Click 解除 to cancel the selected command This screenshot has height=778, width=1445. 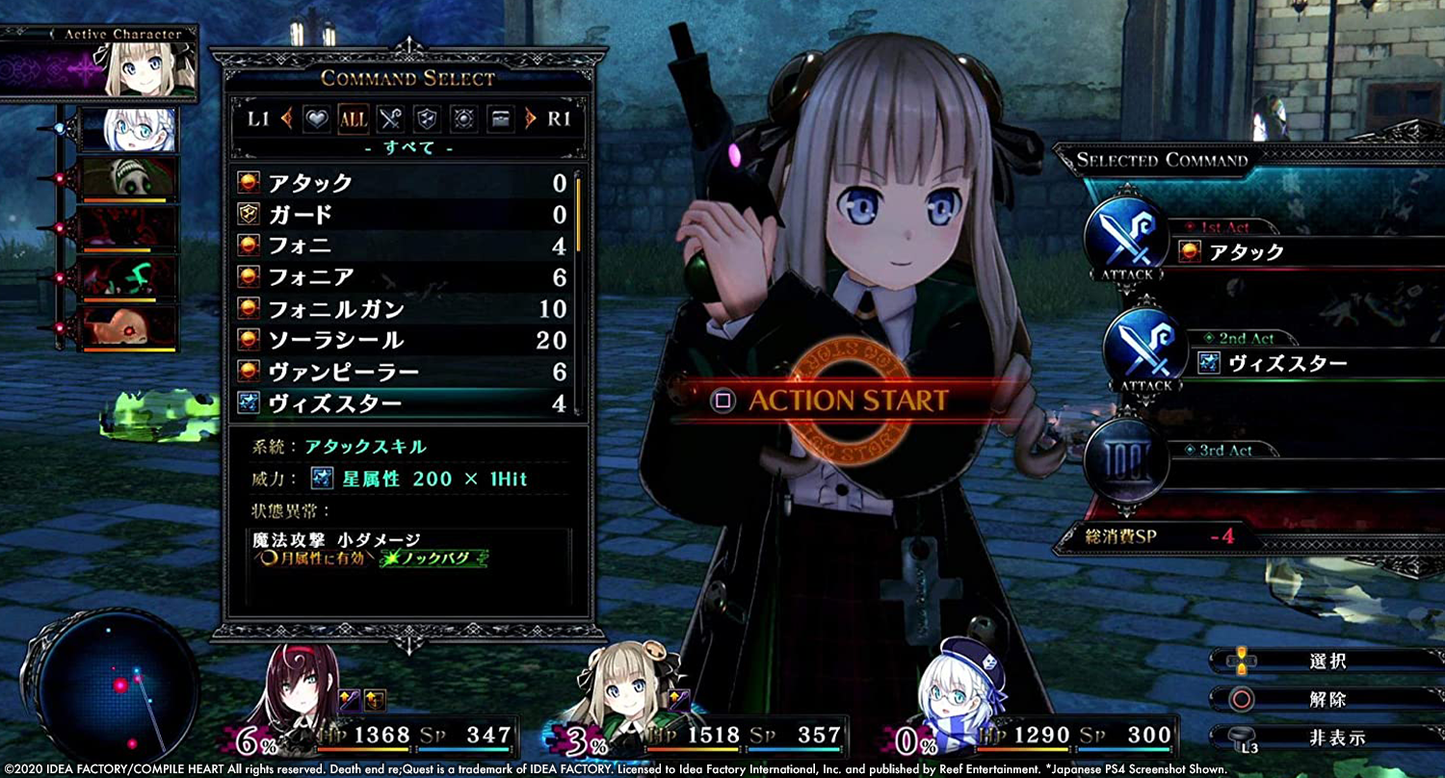pos(1330,700)
